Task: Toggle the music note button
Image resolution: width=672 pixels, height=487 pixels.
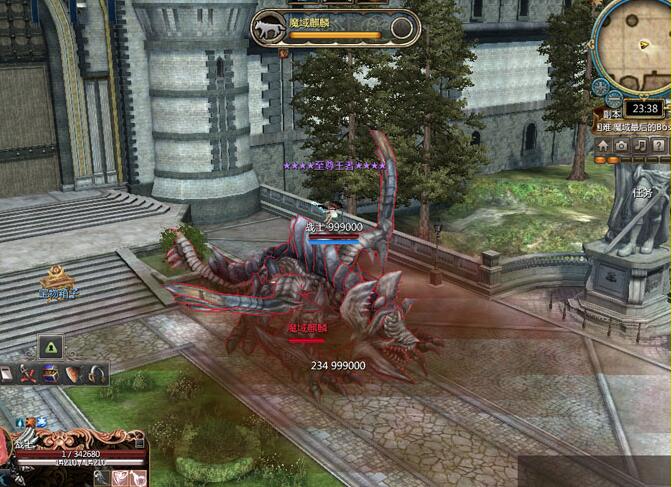Action: point(640,146)
